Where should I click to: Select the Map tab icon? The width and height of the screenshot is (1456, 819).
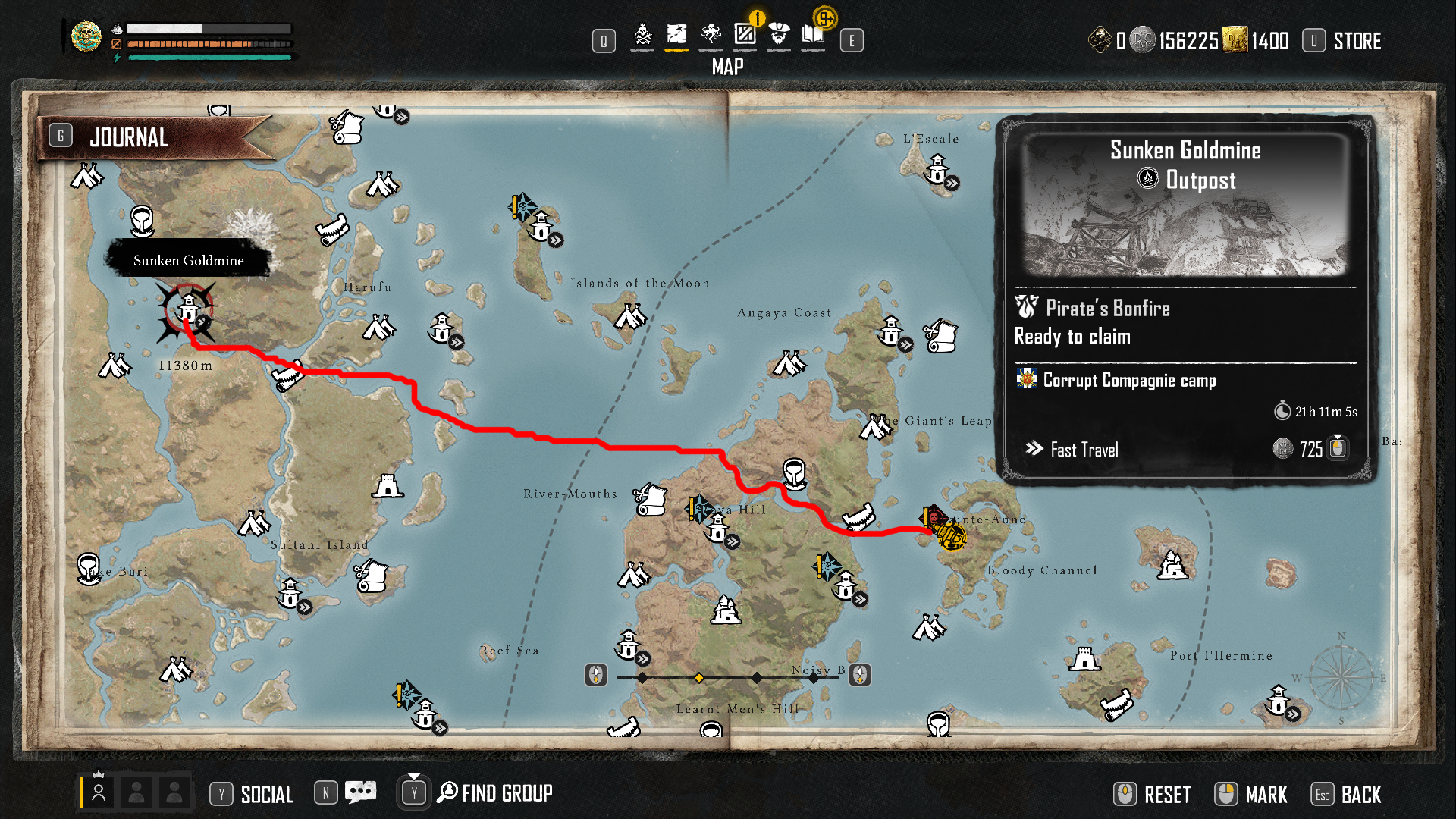676,36
